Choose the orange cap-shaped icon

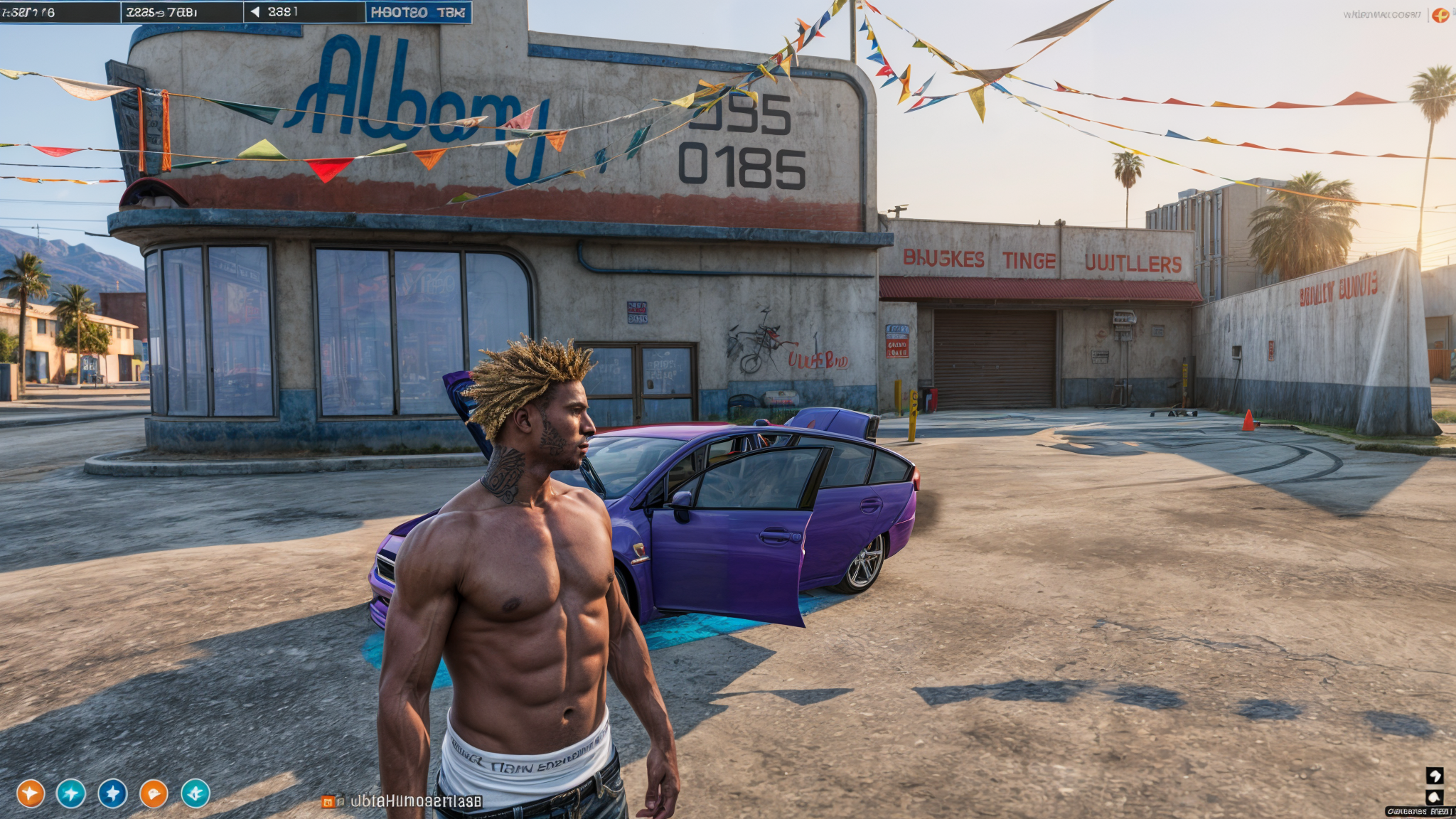(154, 793)
